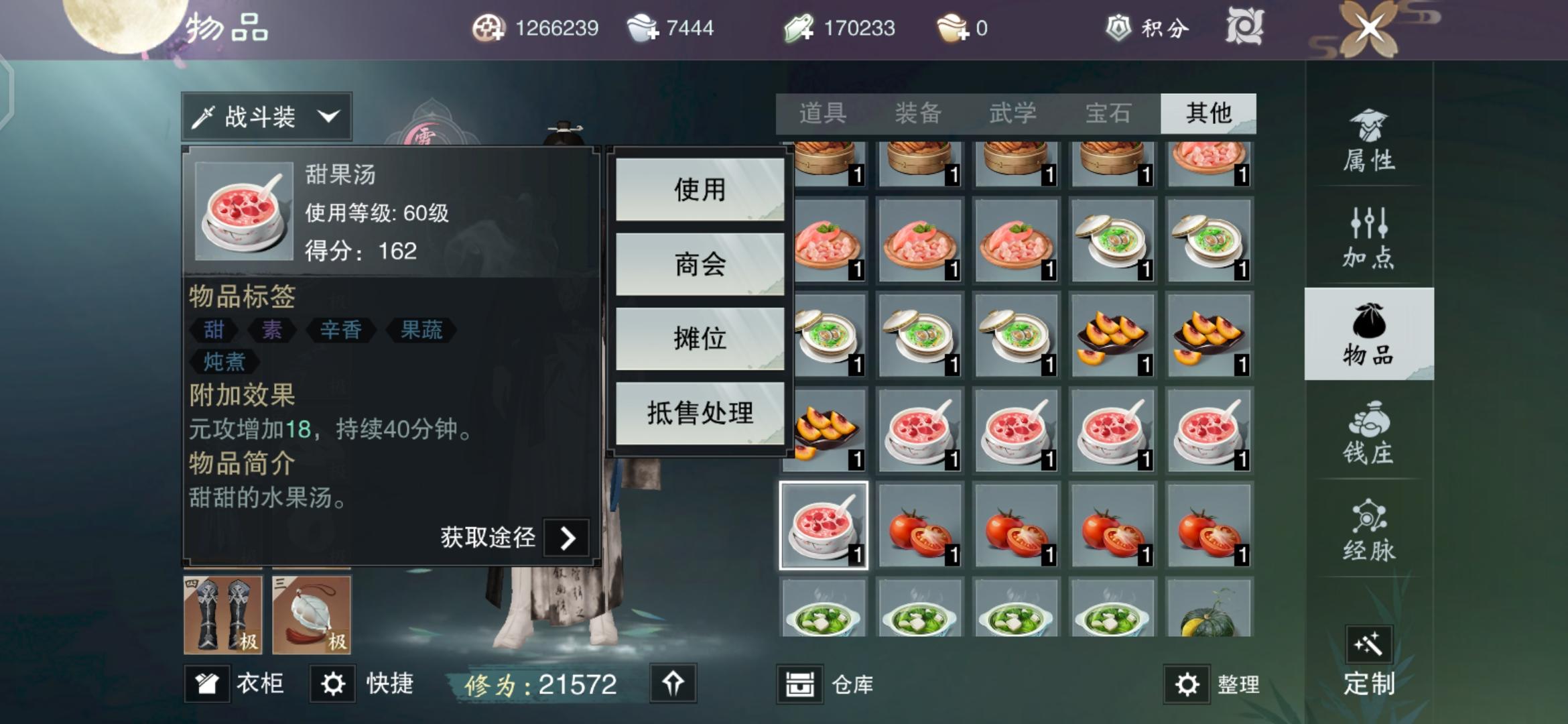Screen dimensions: 1568x724
Task: Expand the 获取途径 arrow in the tooltip
Action: [x=566, y=538]
